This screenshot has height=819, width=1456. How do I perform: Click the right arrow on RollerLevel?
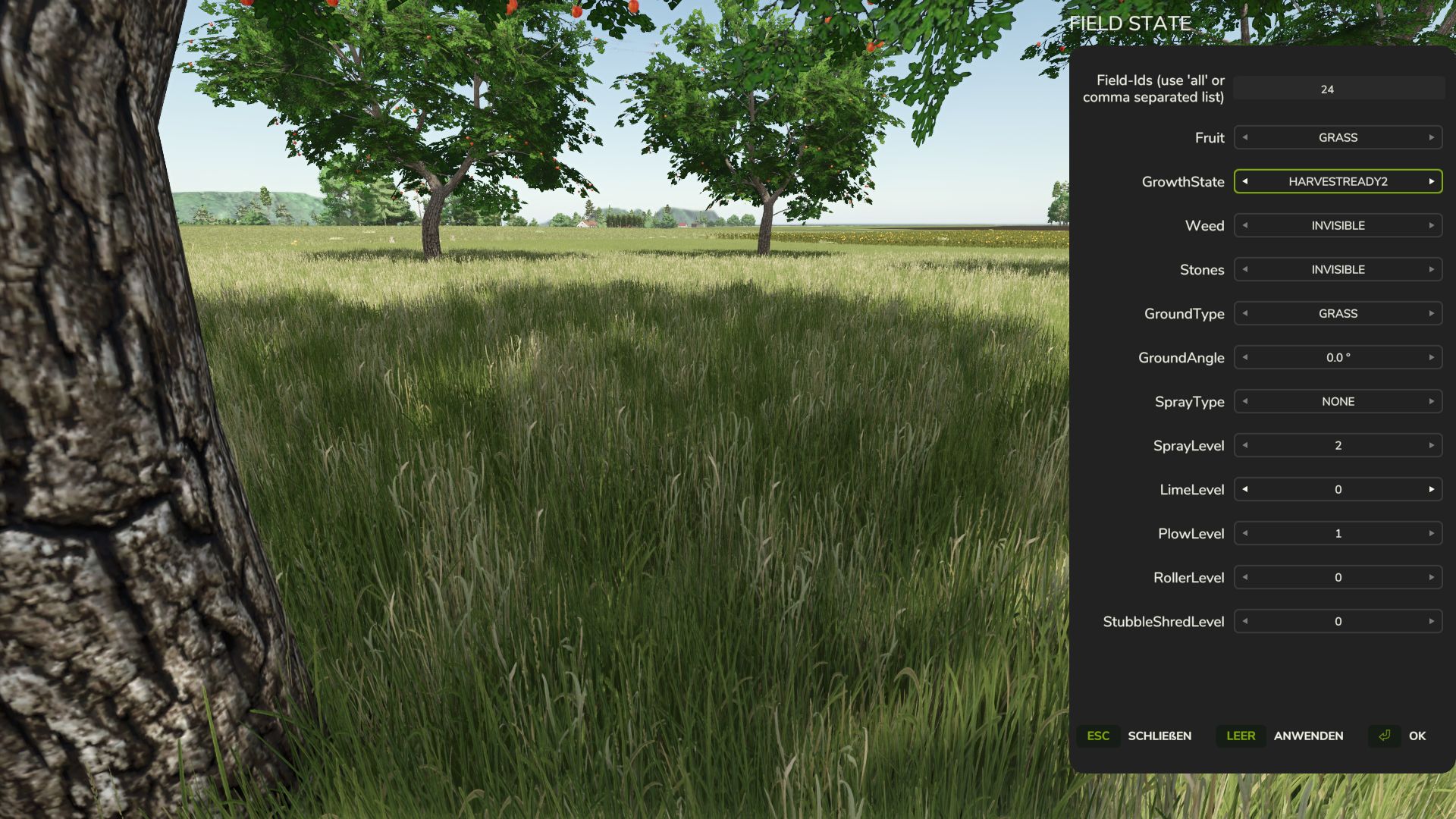coord(1430,577)
